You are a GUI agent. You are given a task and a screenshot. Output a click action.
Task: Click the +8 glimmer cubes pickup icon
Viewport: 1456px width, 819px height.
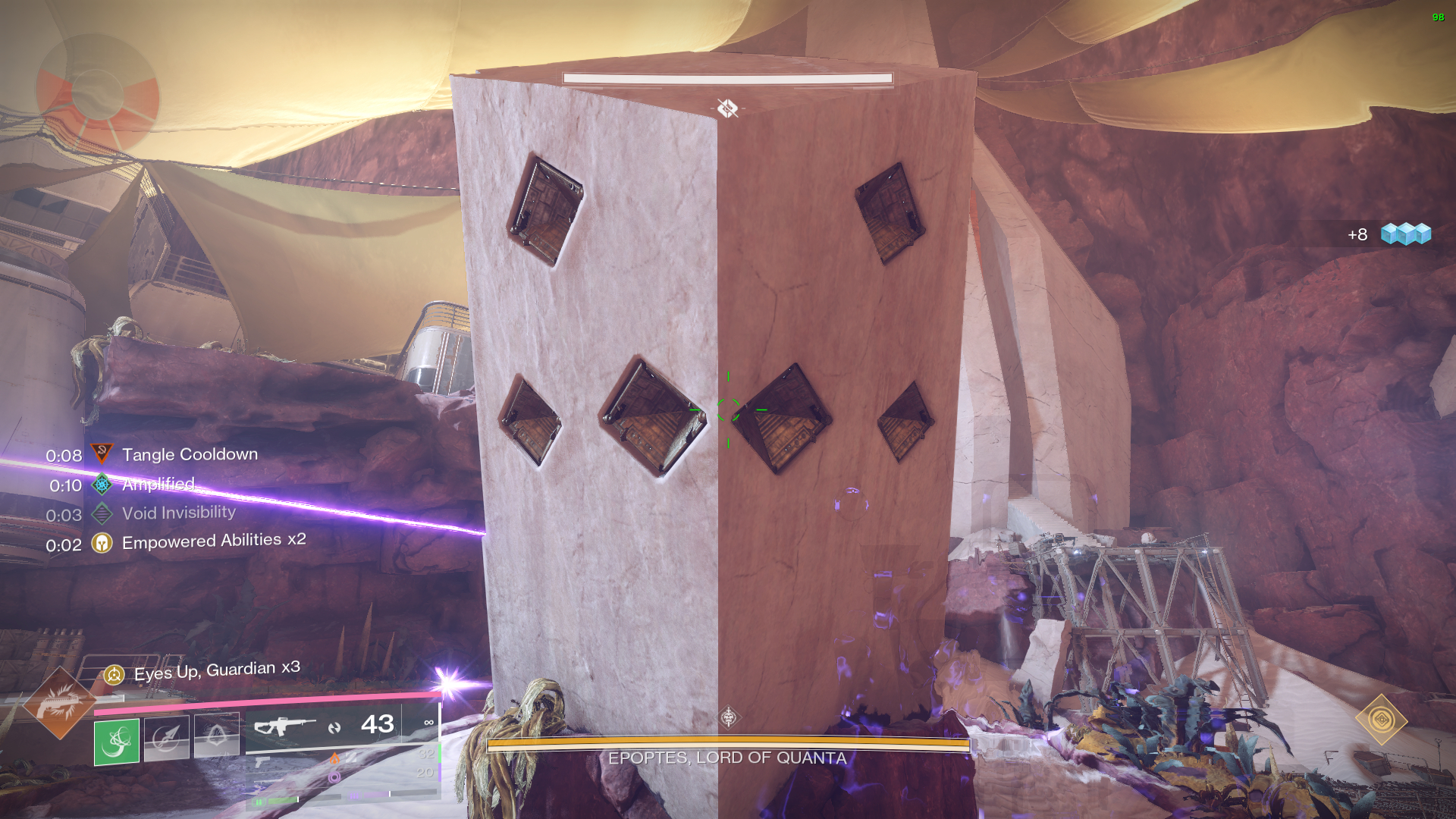click(x=1405, y=234)
